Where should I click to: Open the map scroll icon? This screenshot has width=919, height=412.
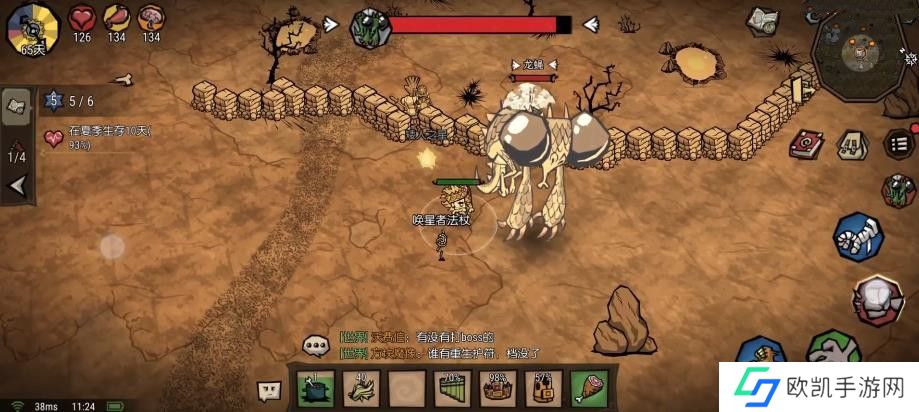point(763,20)
